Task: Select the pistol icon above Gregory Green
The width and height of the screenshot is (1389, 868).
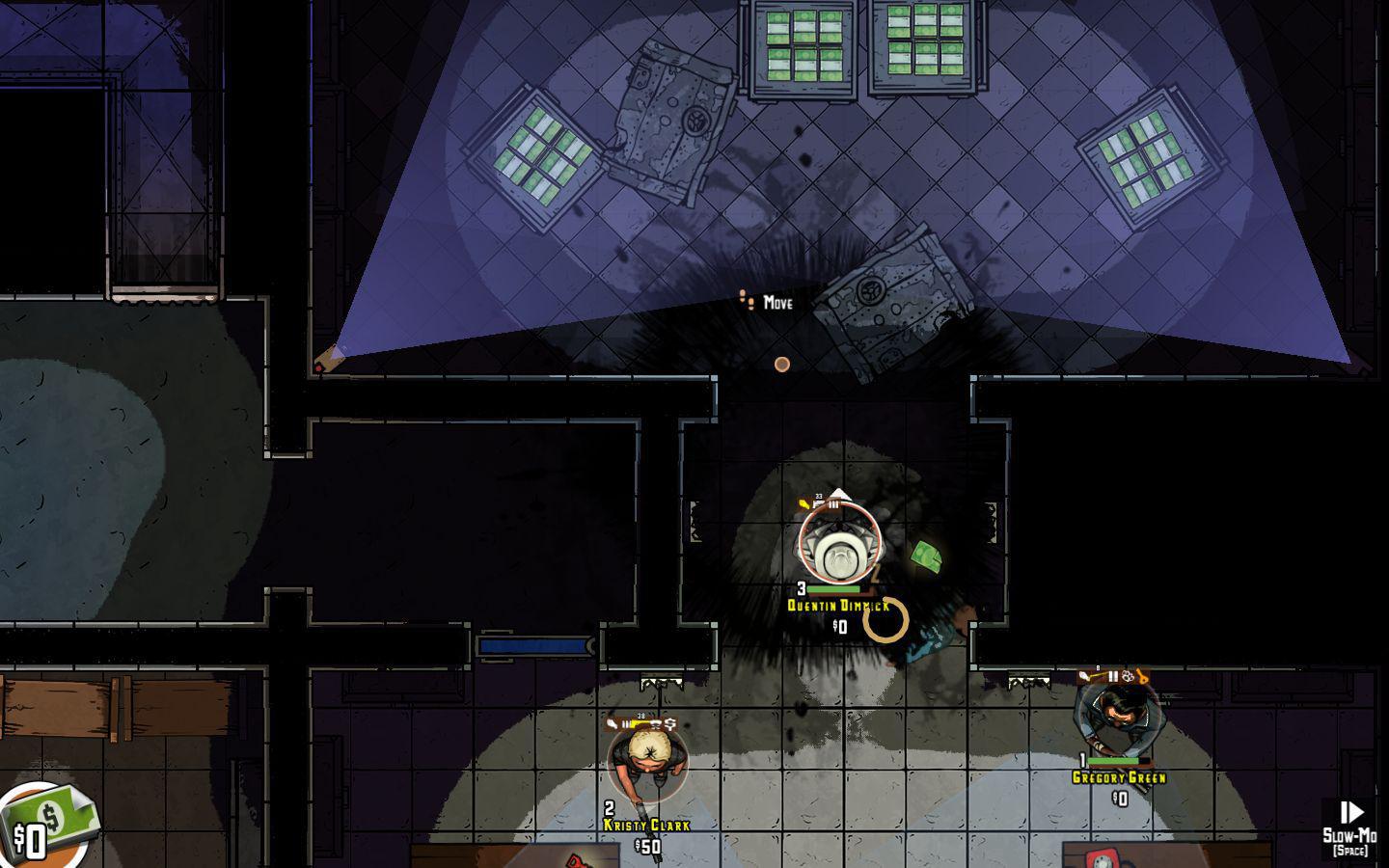Action: coord(1082,676)
